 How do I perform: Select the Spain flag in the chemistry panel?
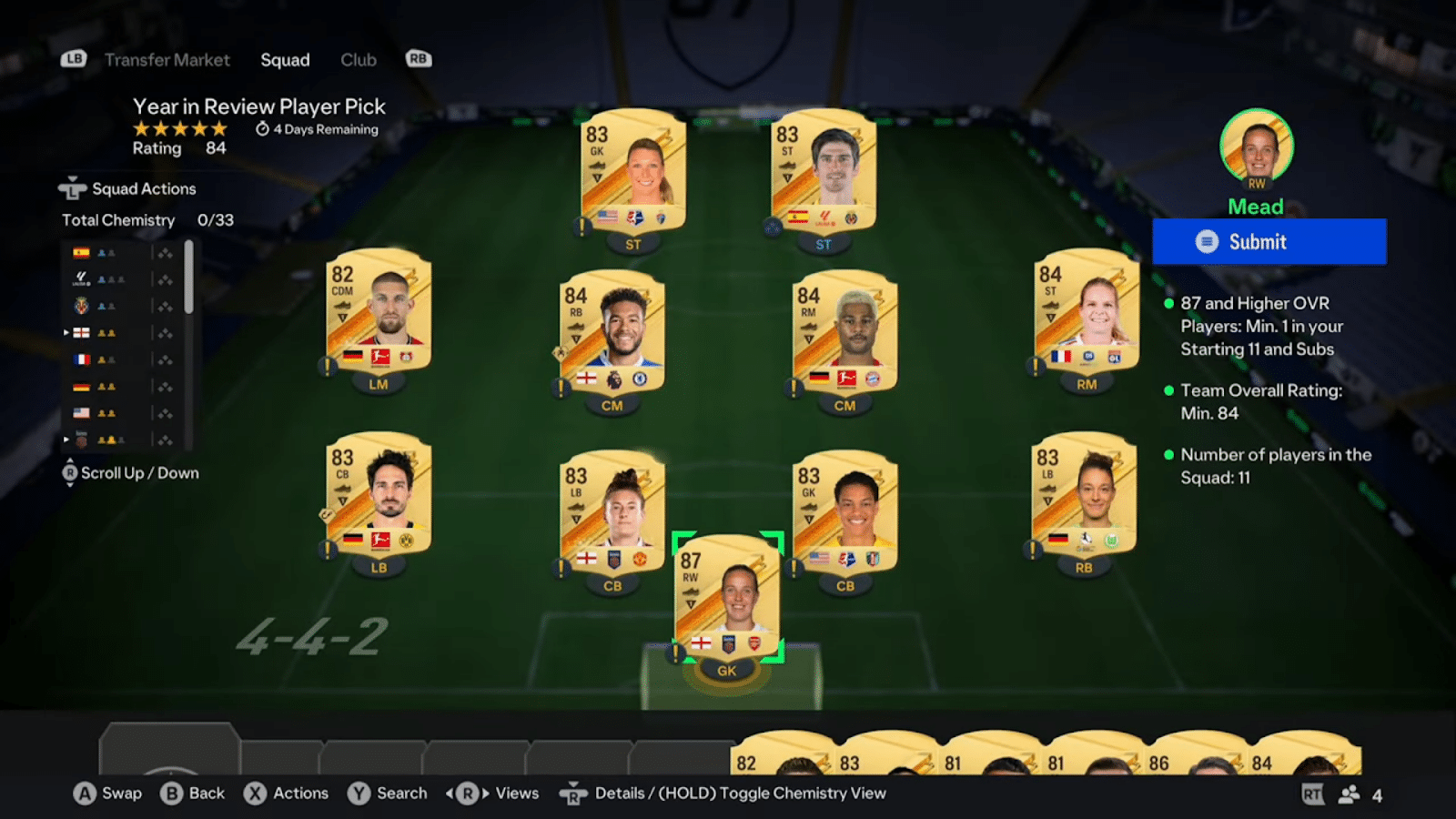coord(81,253)
